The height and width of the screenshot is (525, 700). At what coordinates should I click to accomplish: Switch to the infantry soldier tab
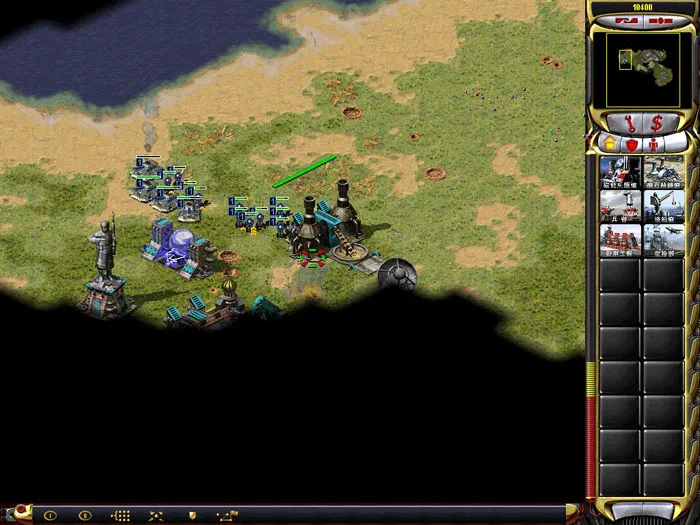pyautogui.click(x=654, y=143)
